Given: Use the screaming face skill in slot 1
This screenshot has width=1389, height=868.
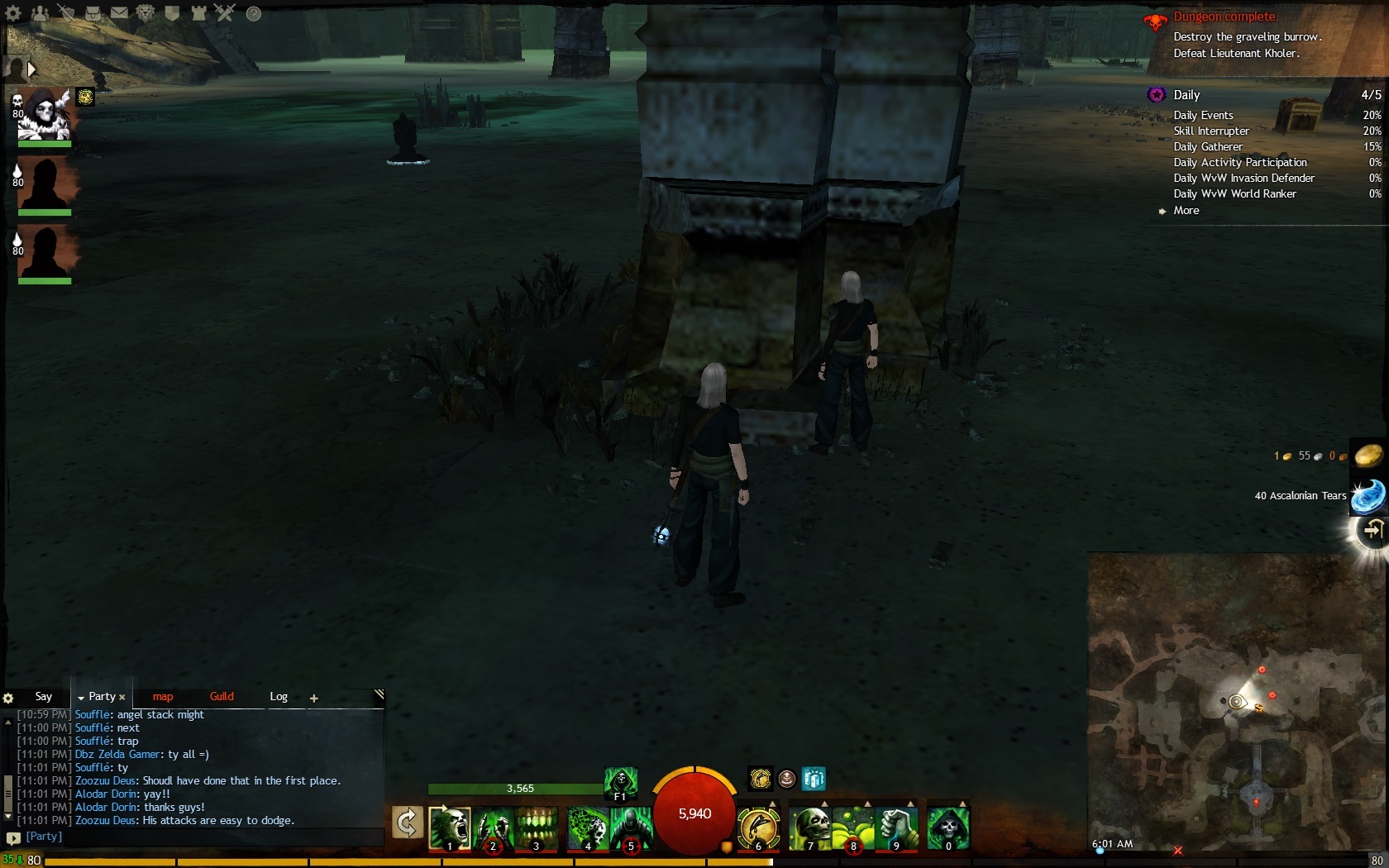Looking at the screenshot, I should click(449, 827).
